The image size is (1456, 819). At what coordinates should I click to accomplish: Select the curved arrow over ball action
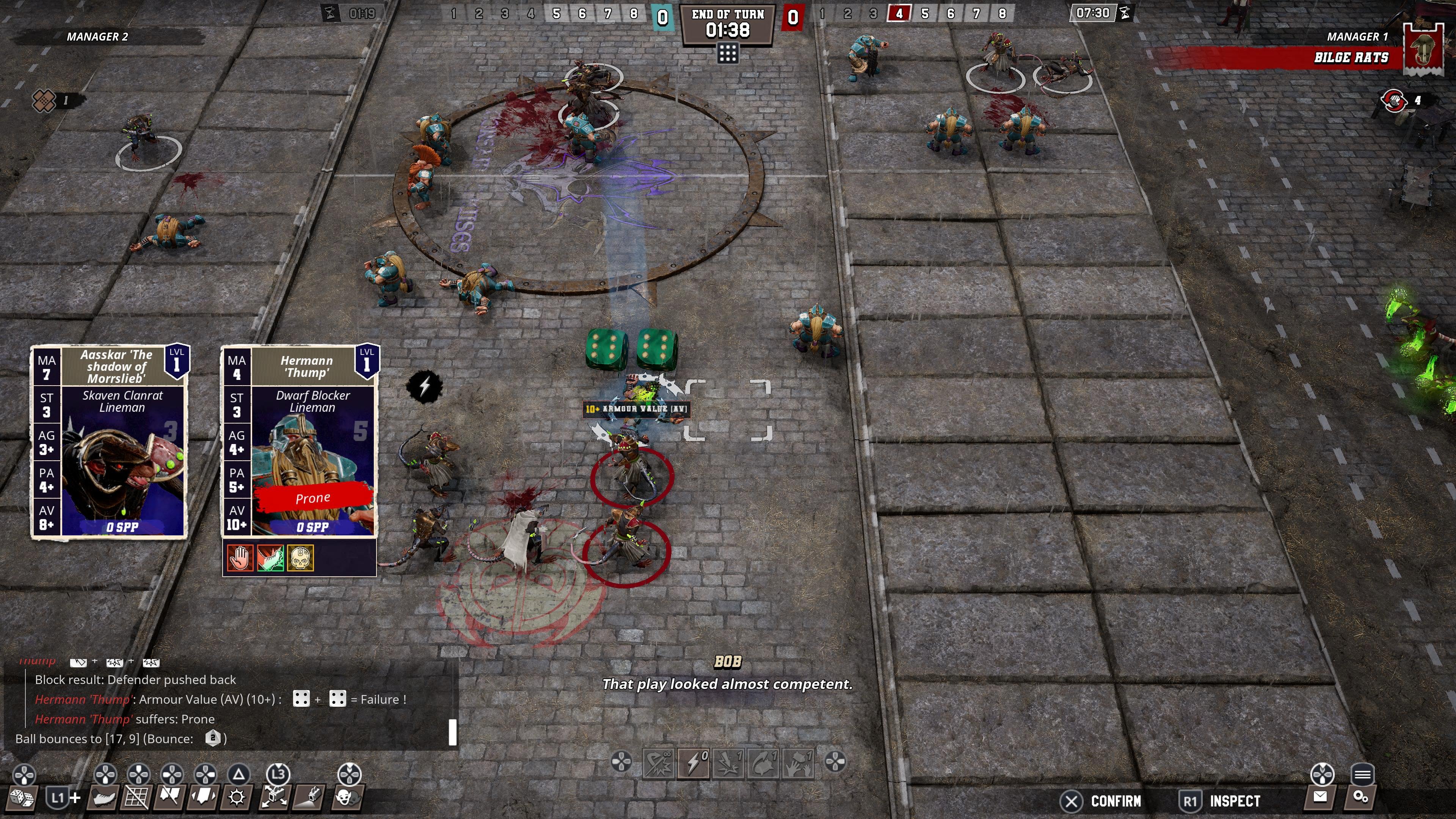click(x=764, y=763)
